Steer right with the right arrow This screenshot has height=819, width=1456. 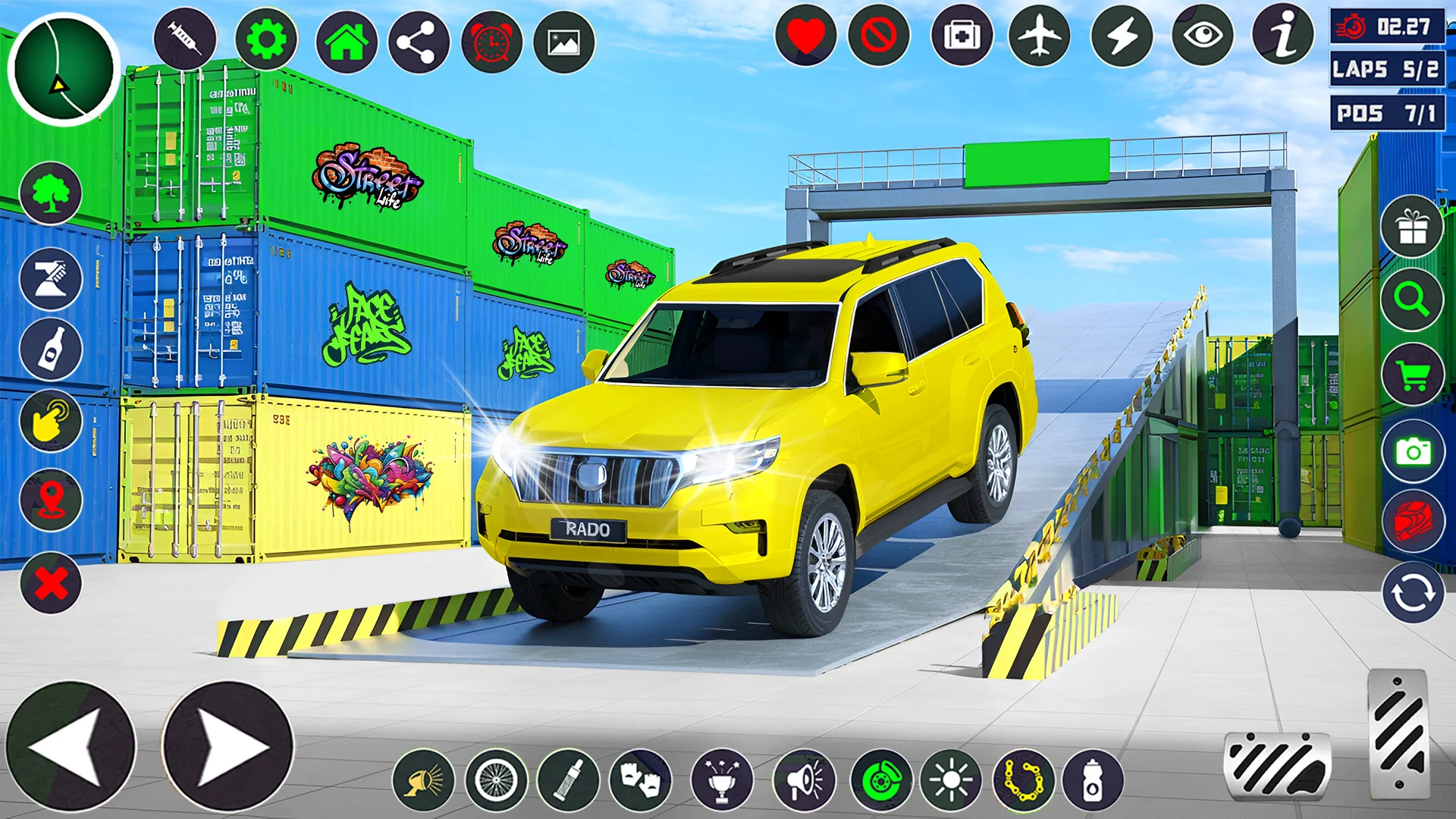tap(227, 746)
